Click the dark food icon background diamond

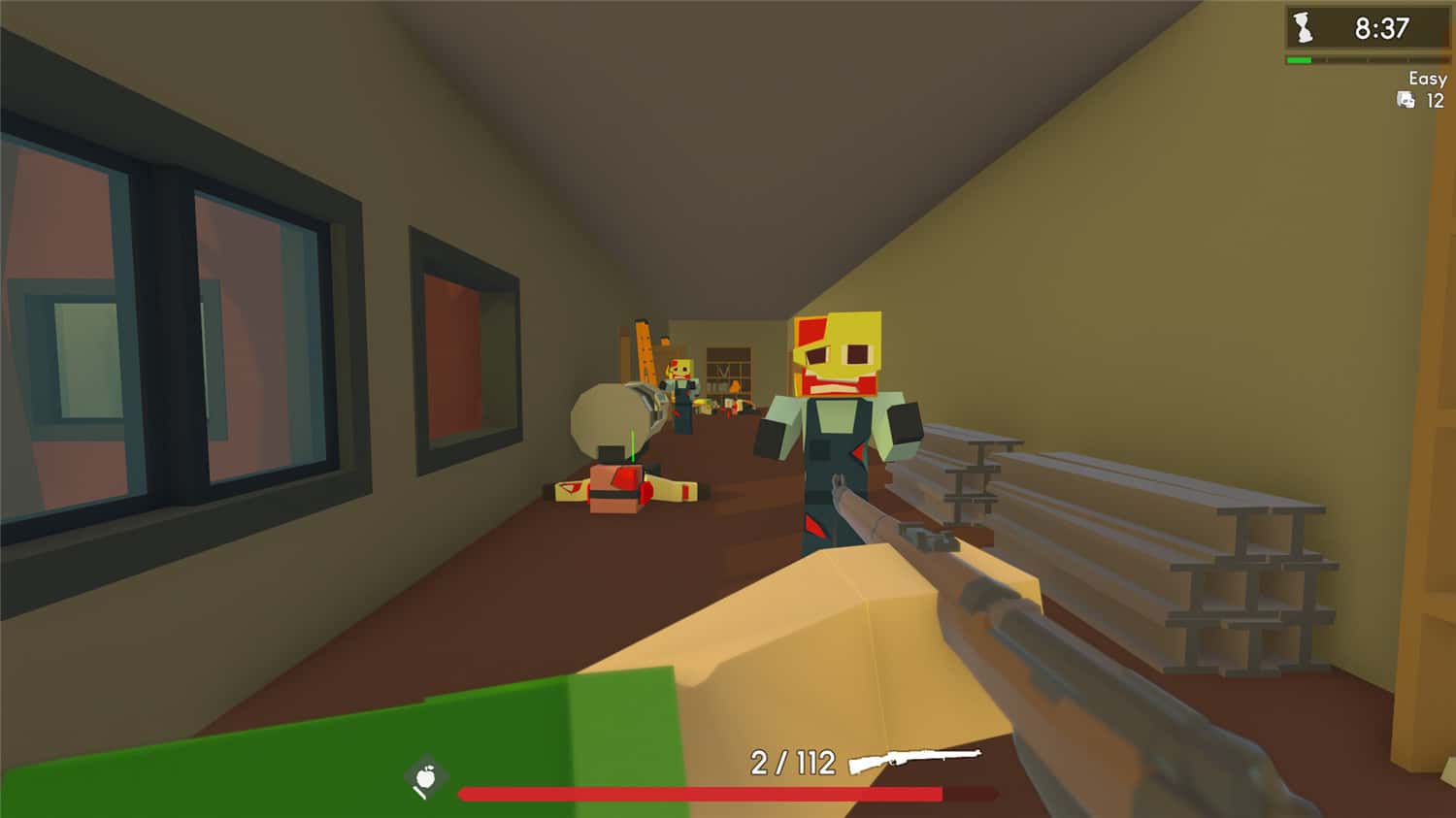[425, 773]
